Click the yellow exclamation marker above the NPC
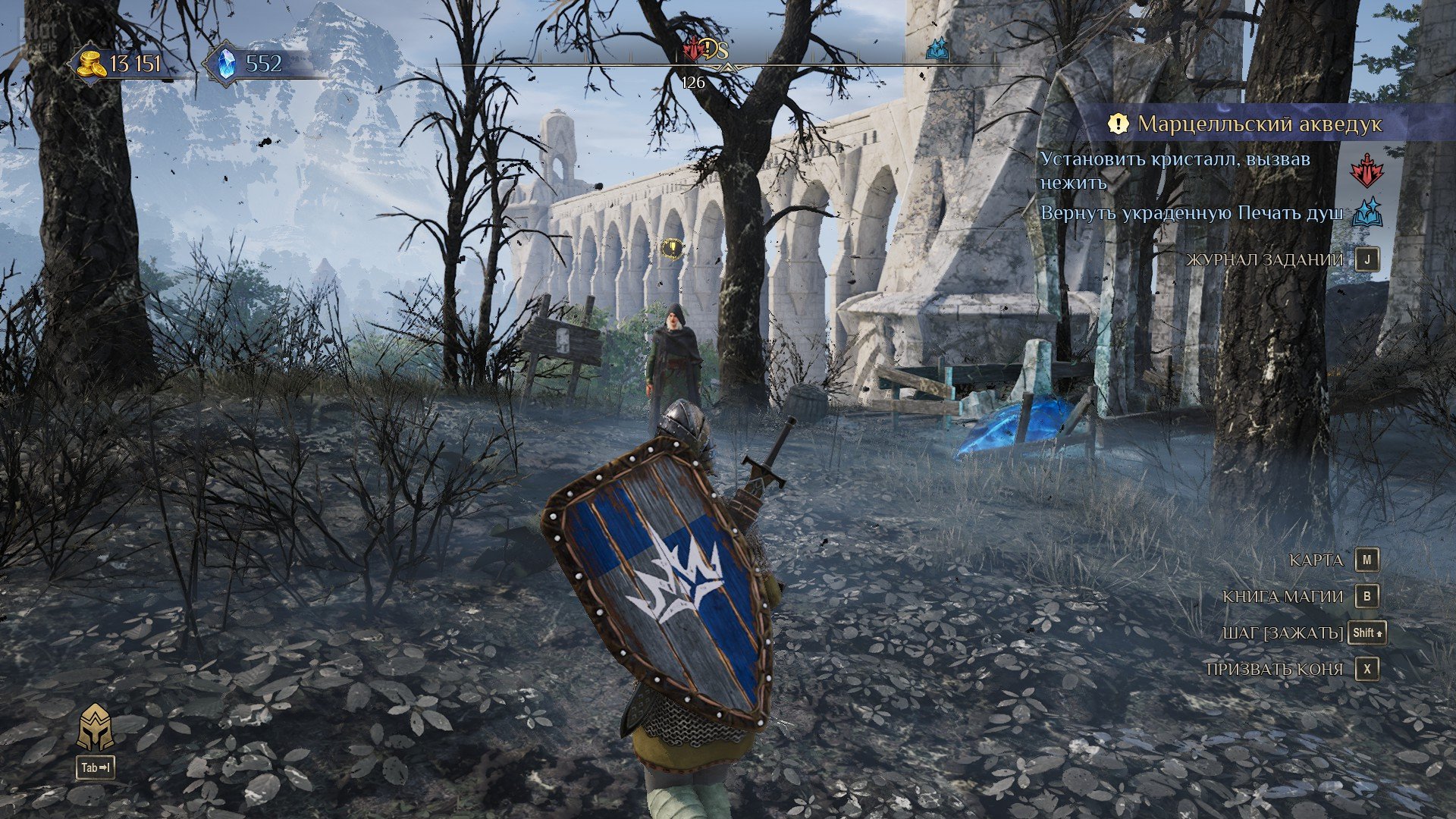1456x819 pixels. point(672,247)
